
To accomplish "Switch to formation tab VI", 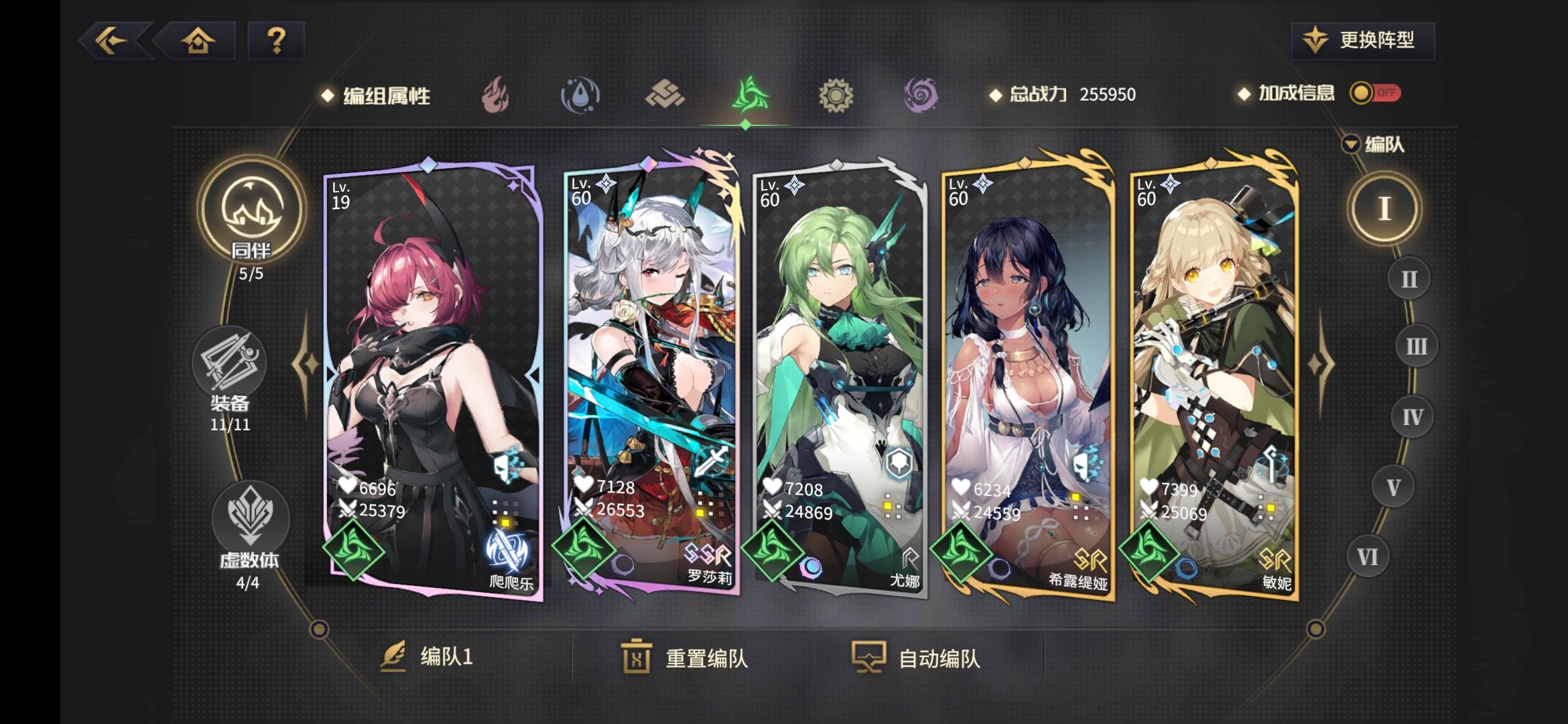I will (x=1368, y=556).
